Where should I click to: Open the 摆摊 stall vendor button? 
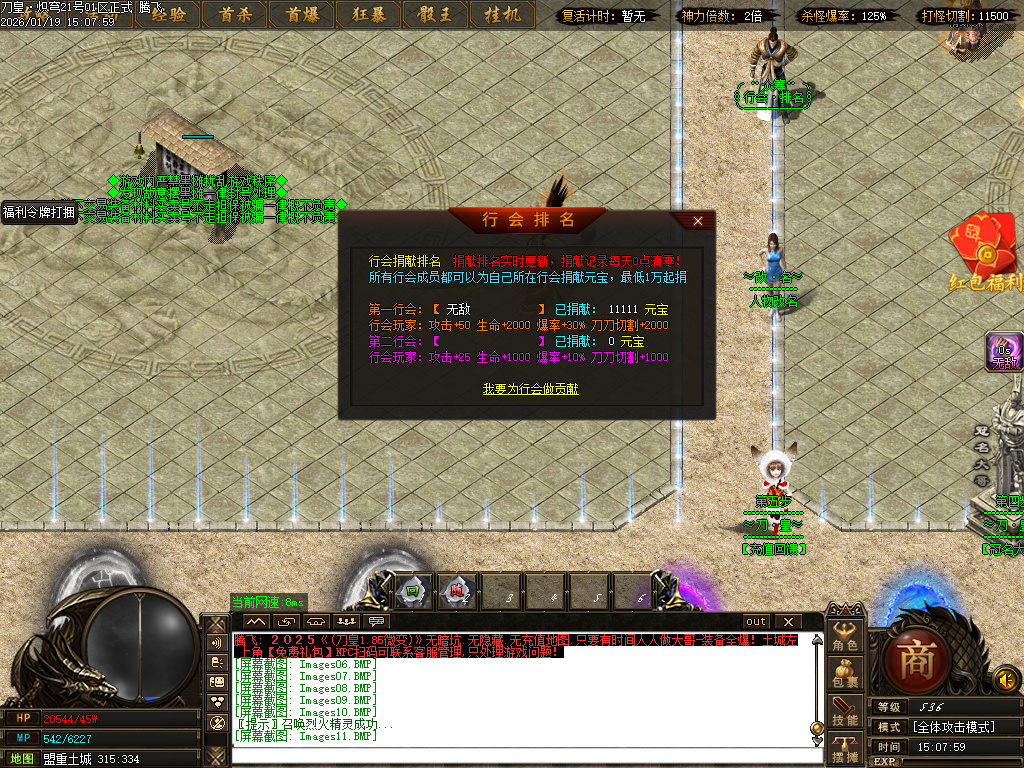[x=846, y=749]
